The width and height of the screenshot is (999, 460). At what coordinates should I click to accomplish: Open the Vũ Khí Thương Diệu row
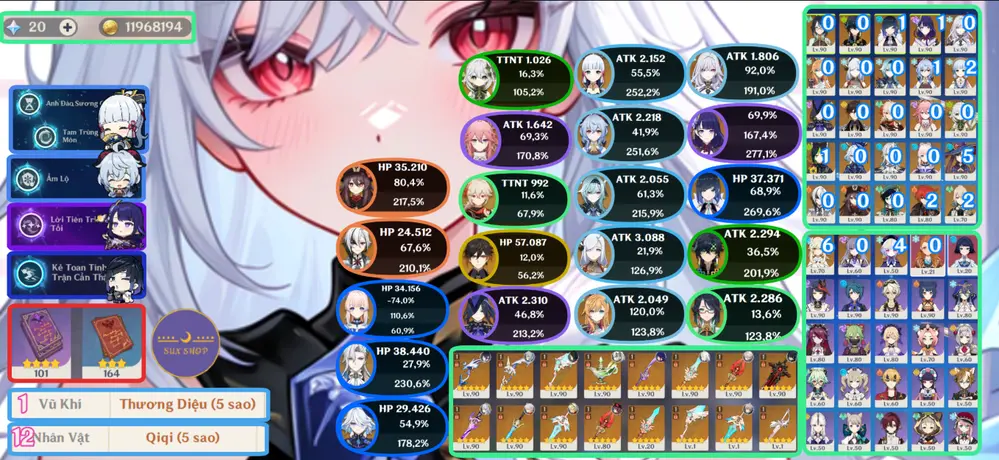pos(136,405)
